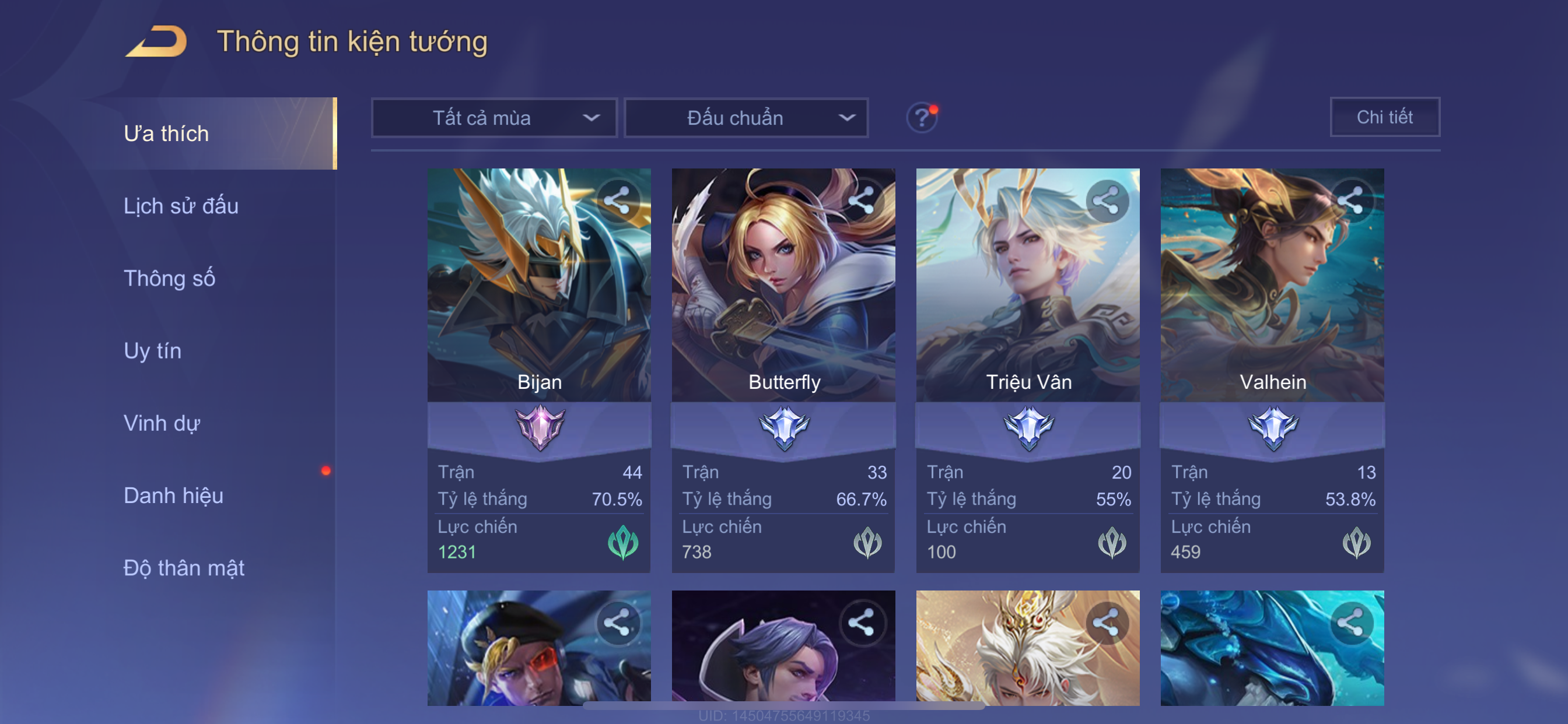This screenshot has height=724, width=1568.
Task: Open the Danh hiệu tab
Action: point(173,496)
